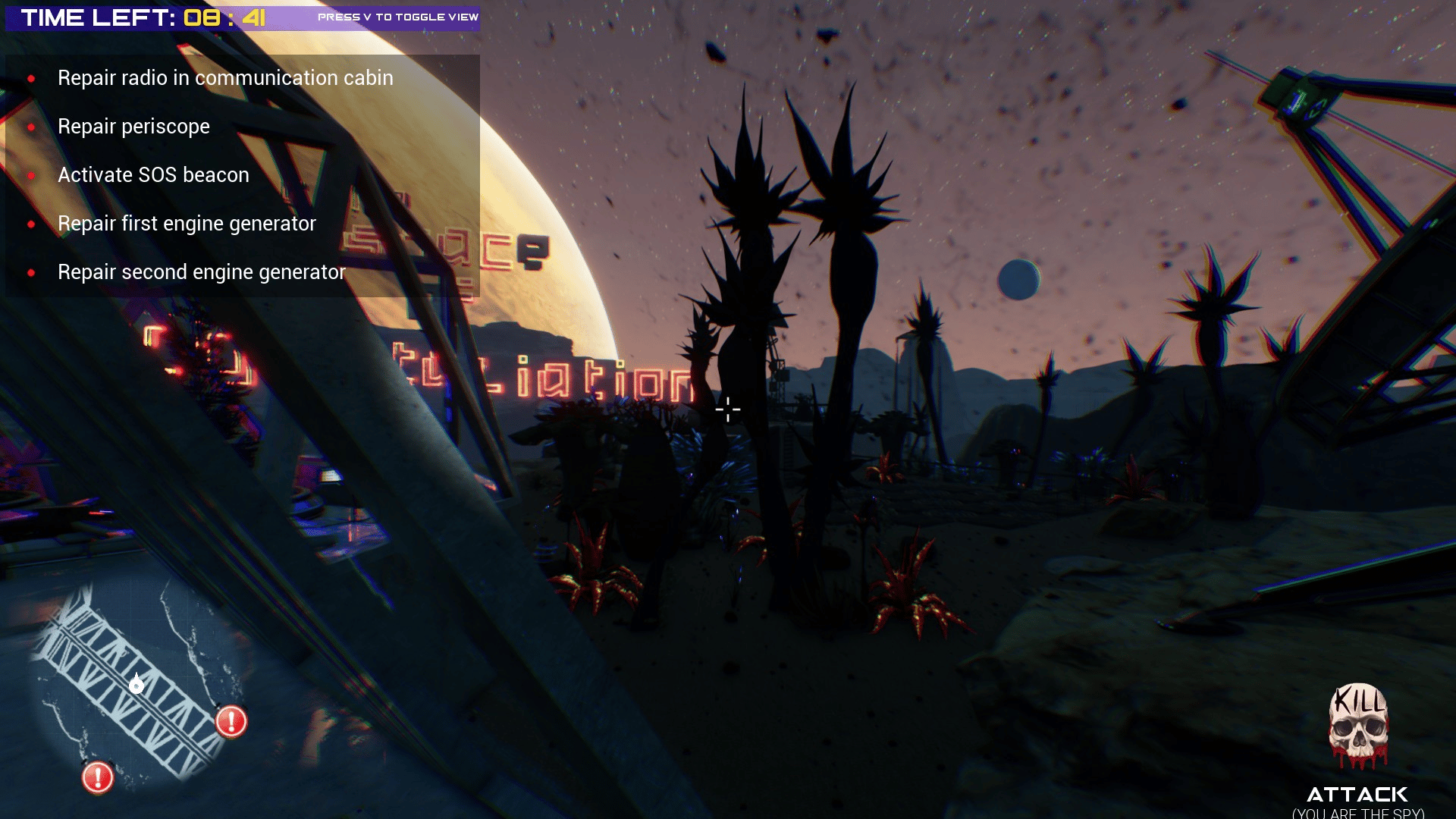This screenshot has height=819, width=1456.
Task: Choose the 'Activate SOS beacon' objective
Action: pos(153,175)
